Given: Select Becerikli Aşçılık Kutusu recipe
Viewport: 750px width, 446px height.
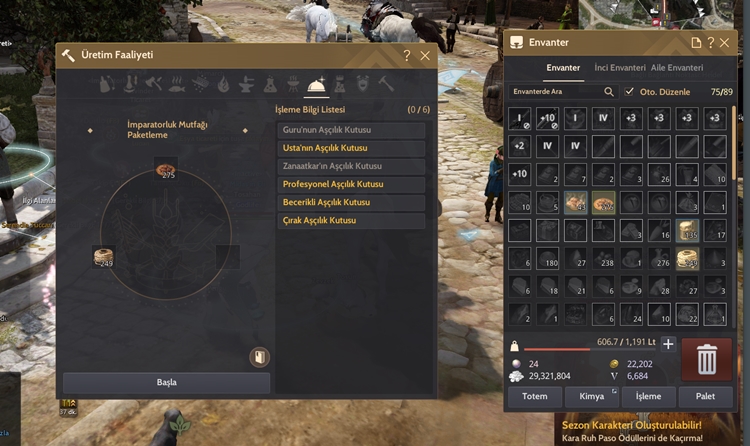Looking at the screenshot, I should coord(351,202).
